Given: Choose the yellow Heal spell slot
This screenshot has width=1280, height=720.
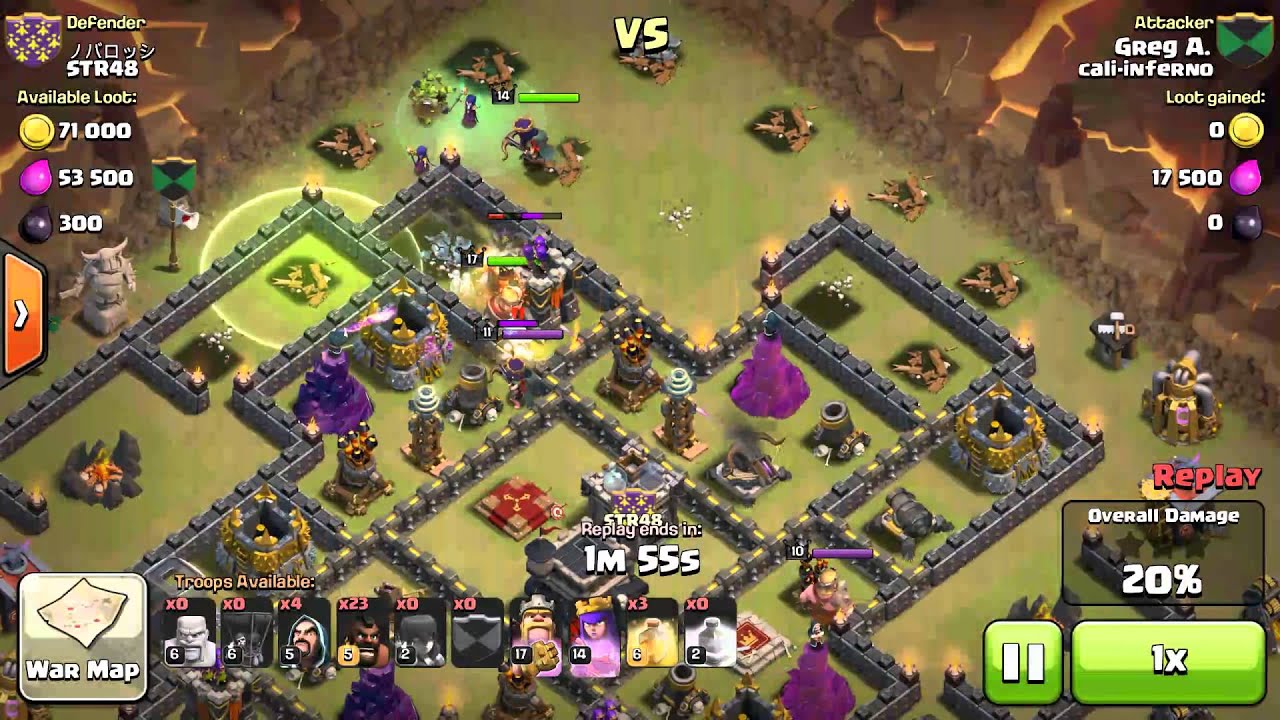Looking at the screenshot, I should tap(652, 633).
